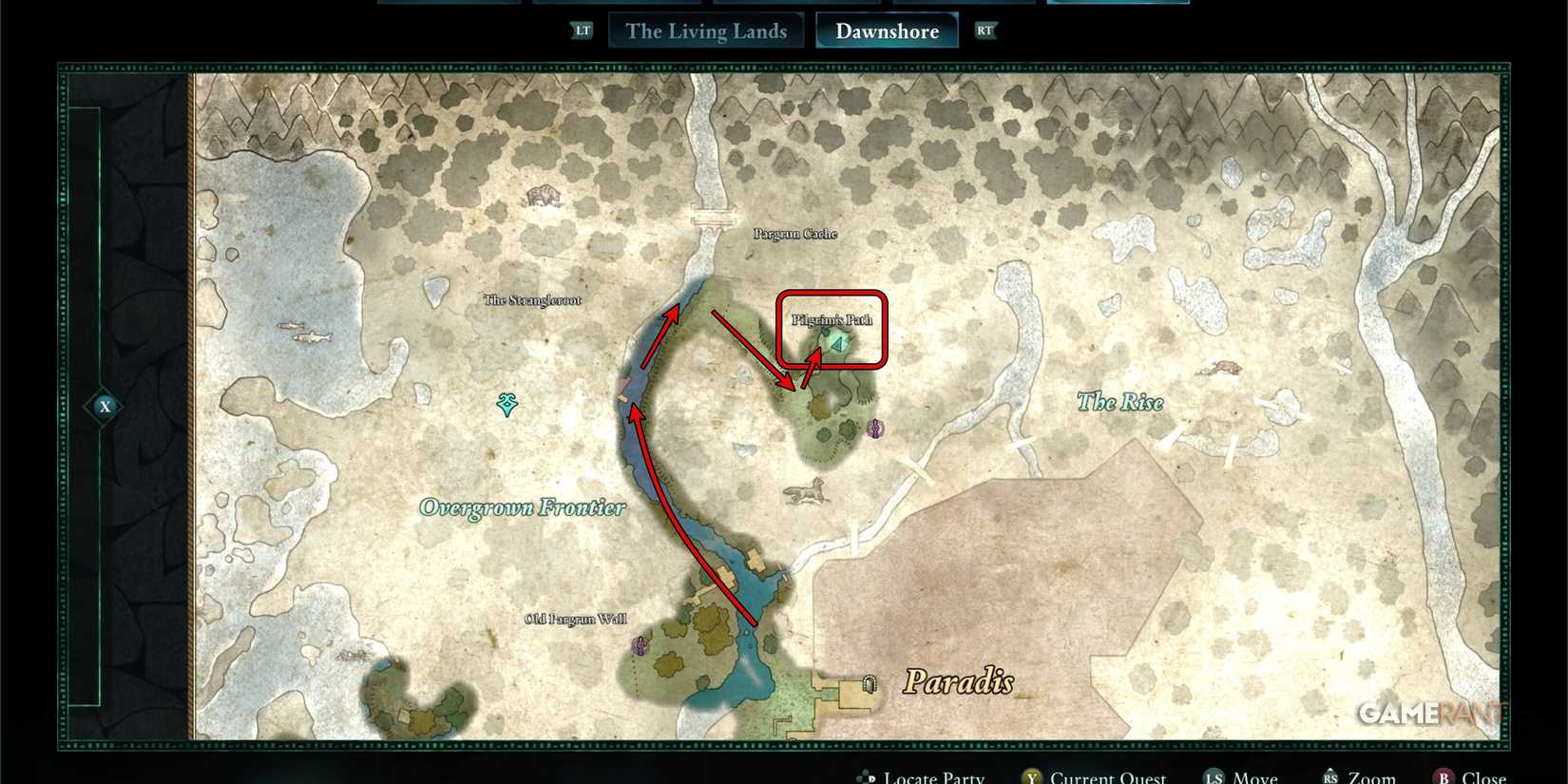1568x784 pixels.
Task: Click the purple flower icon near Pilgrim's Path
Action: tap(874, 429)
